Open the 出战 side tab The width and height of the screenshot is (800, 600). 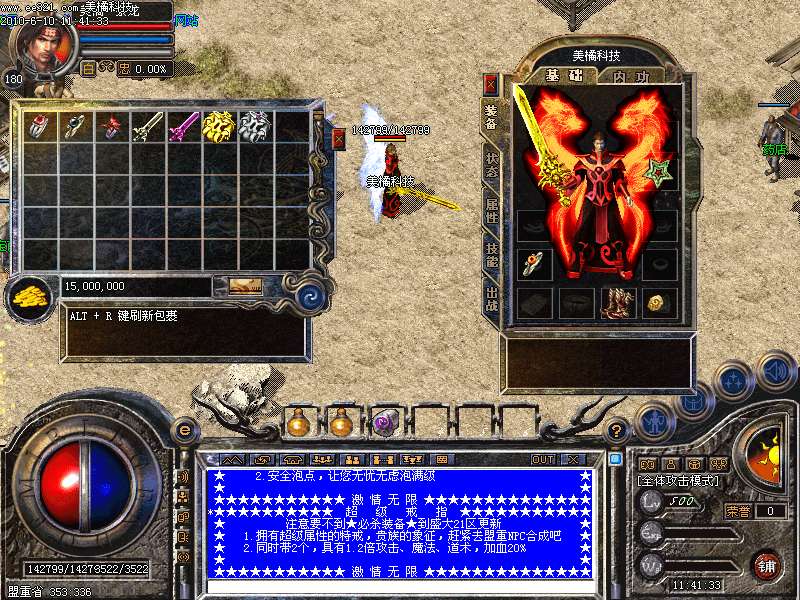point(491,298)
